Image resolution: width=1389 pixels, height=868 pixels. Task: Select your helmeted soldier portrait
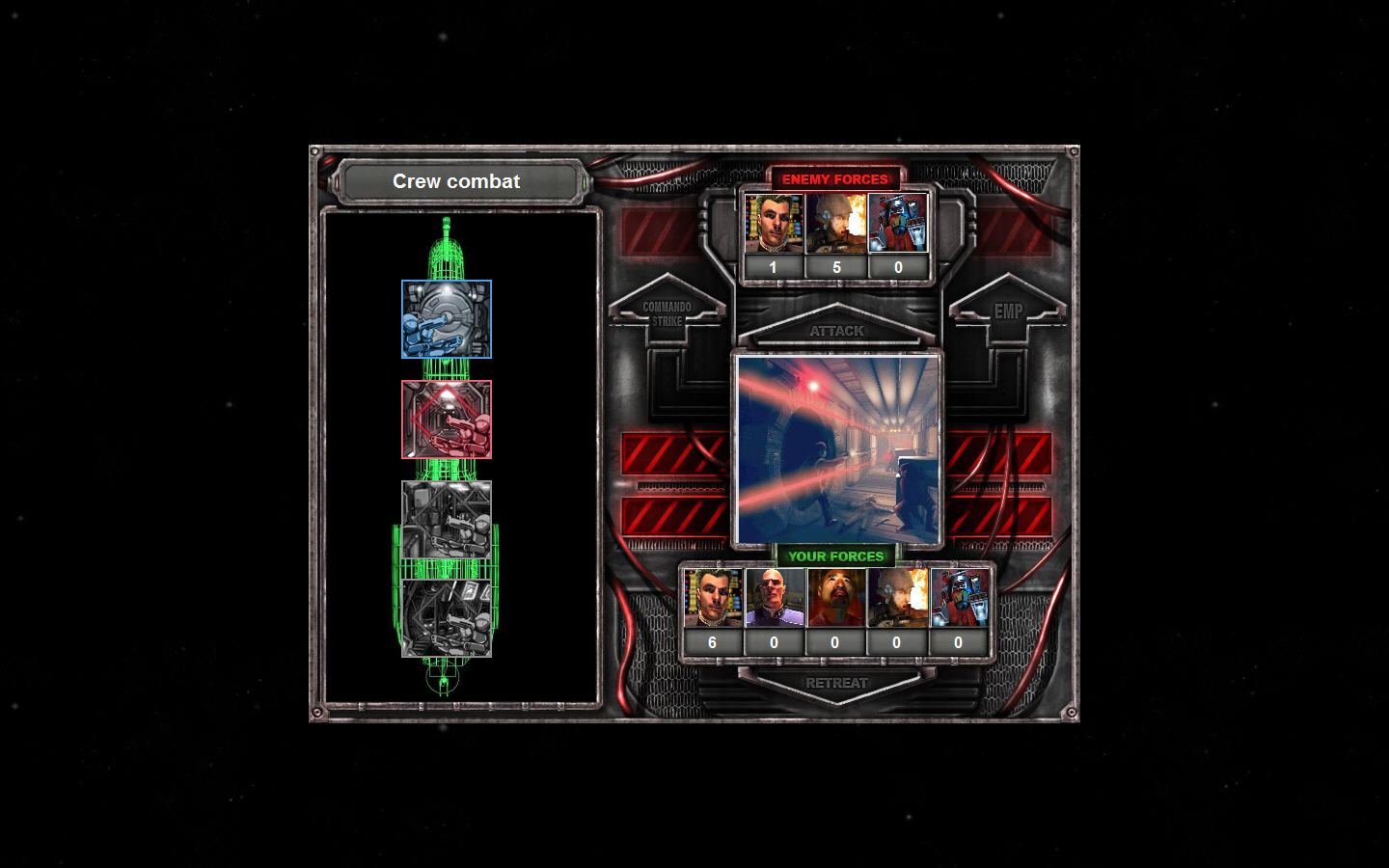[897, 599]
